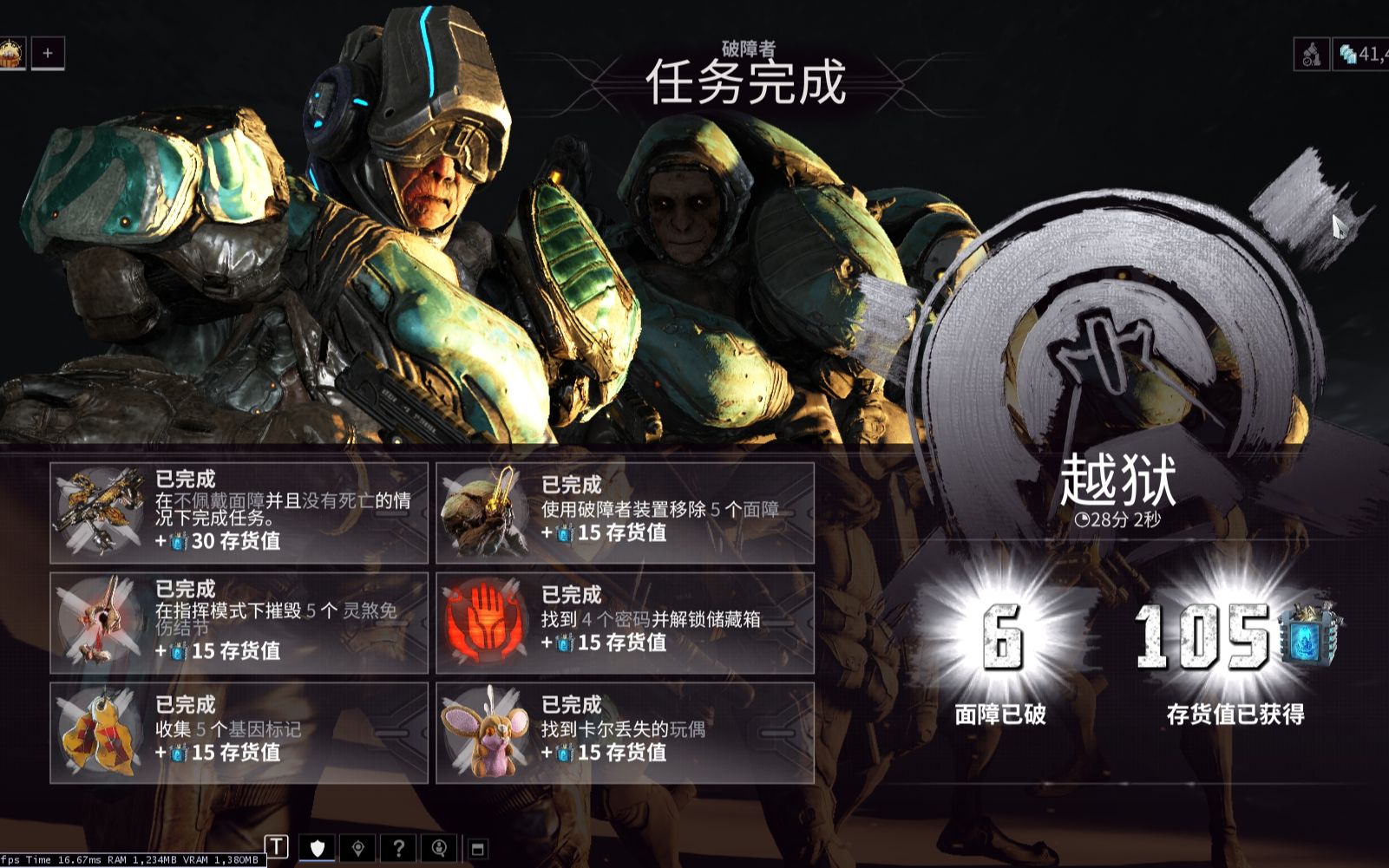The width and height of the screenshot is (1389, 868).
Task: Click the resource drone icon at top right
Action: [1312, 54]
